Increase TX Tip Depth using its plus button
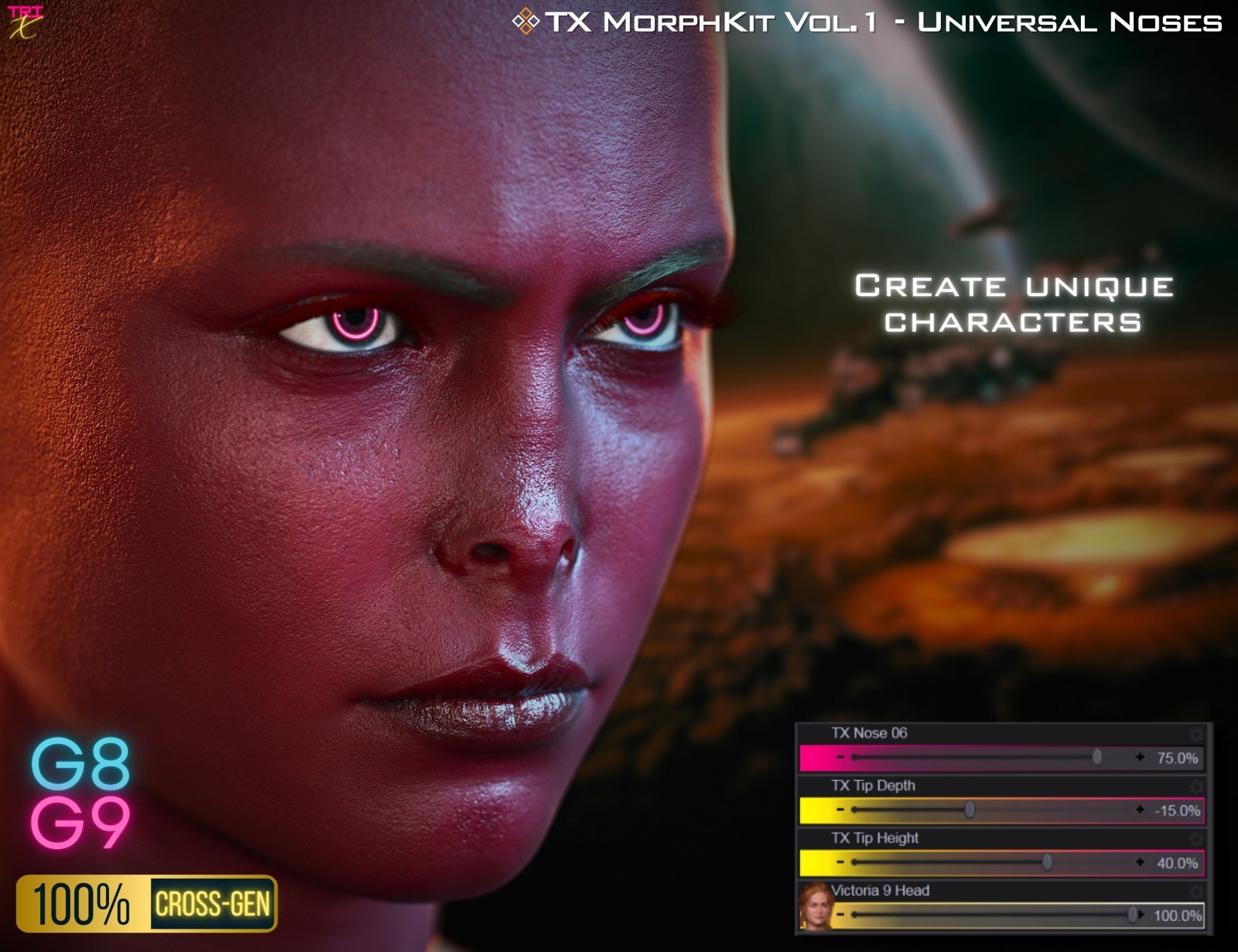Viewport: 1238px width, 952px height. pos(1140,809)
